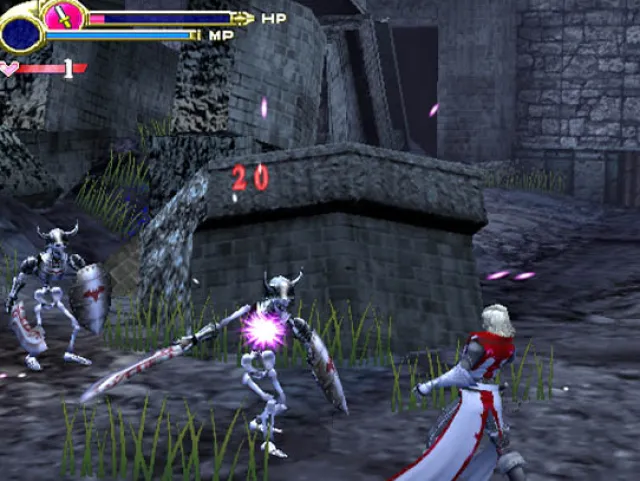Select the knife sub-weapon icon
This screenshot has height=481, width=640.
(65, 15)
